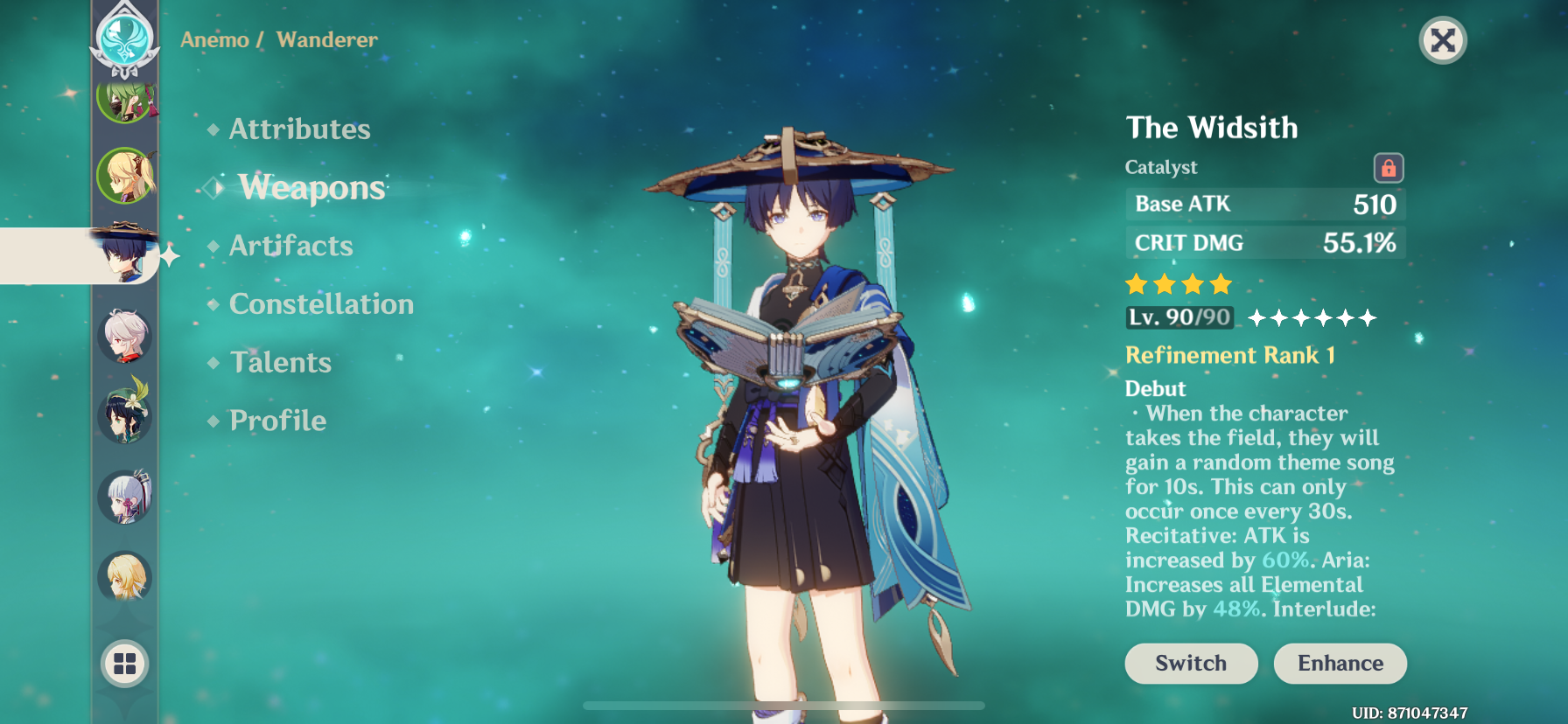Viewport: 1568px width, 724px height.
Task: Select the Weapons menu entry
Action: [x=311, y=188]
